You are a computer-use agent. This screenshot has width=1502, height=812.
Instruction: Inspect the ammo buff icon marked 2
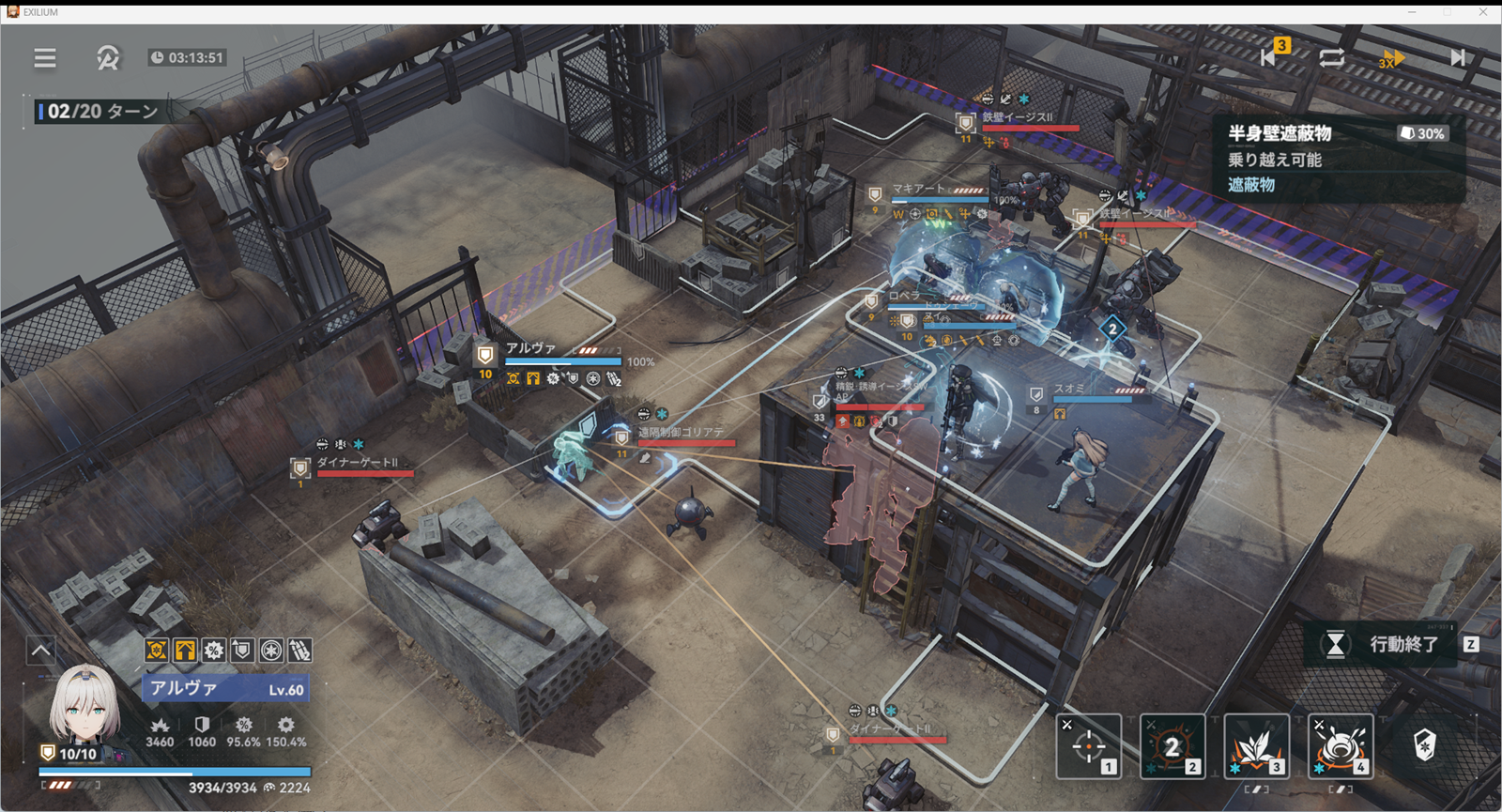299,650
